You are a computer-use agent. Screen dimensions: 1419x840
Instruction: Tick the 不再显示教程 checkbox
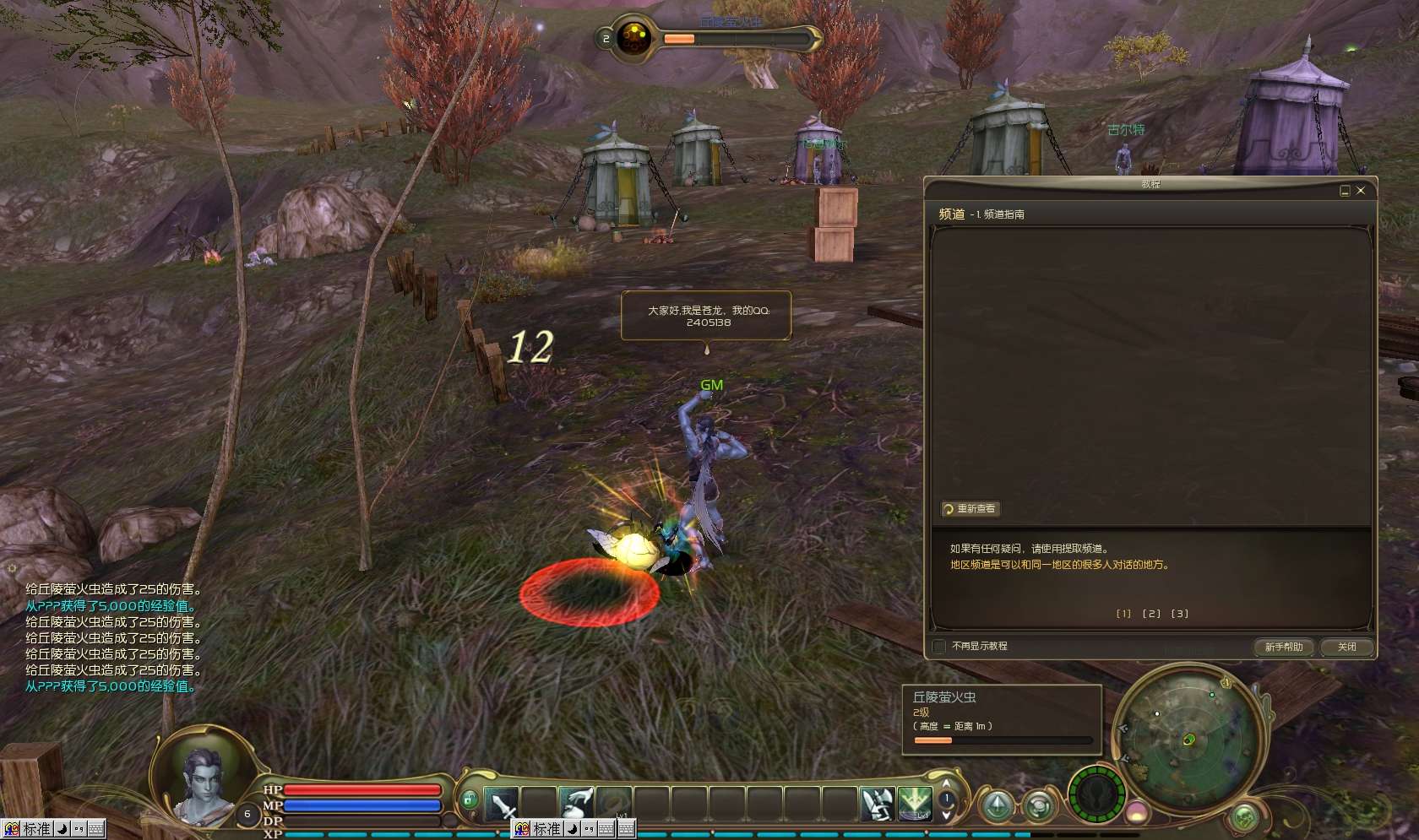(x=938, y=647)
